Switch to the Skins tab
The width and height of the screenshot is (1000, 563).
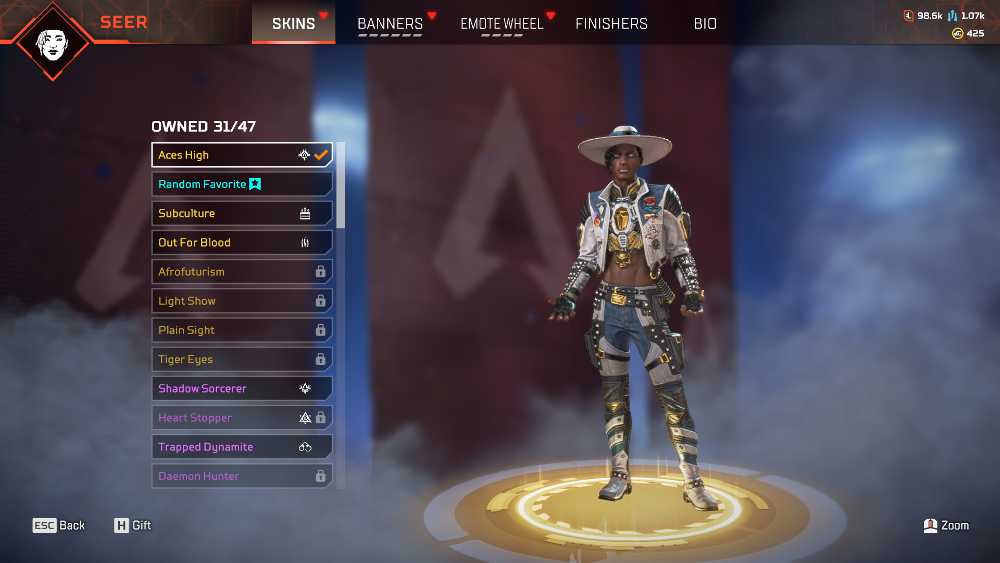(x=293, y=23)
